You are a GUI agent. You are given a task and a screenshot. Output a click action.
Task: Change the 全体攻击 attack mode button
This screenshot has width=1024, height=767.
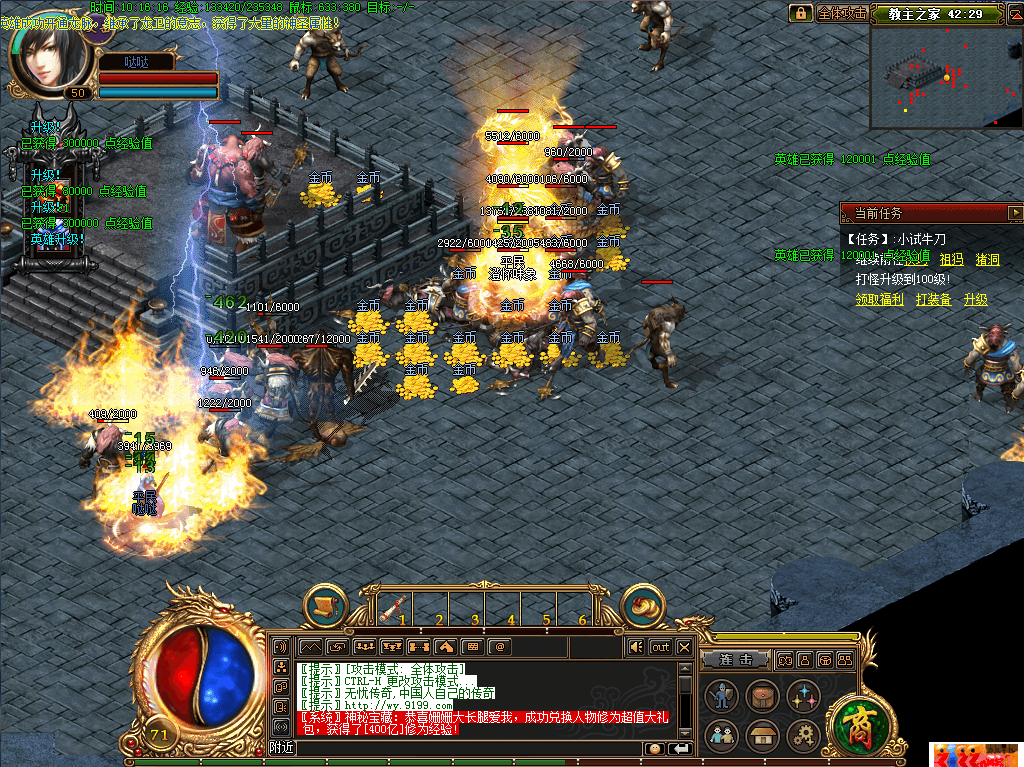(841, 14)
